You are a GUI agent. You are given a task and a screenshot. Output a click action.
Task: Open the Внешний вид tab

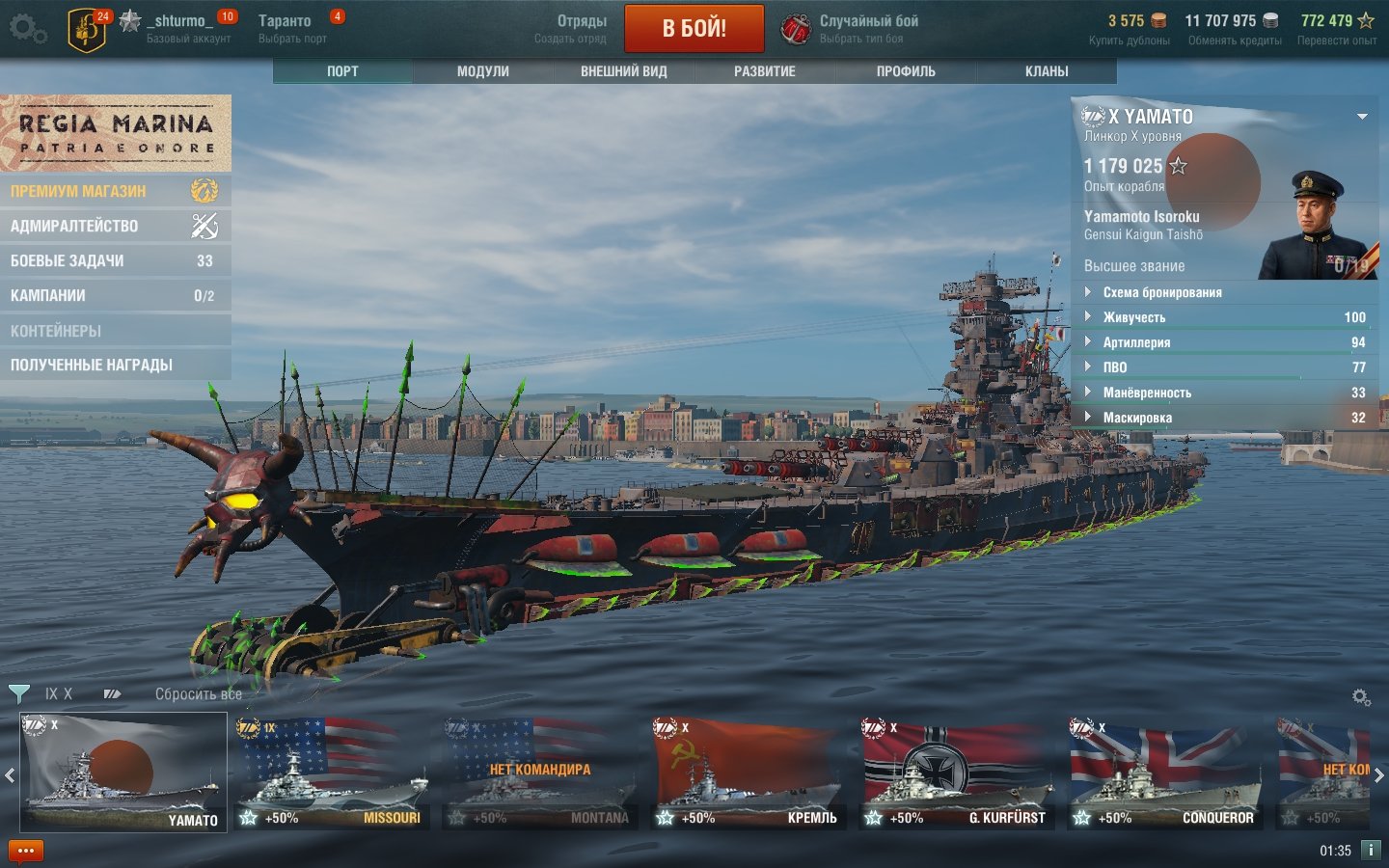click(623, 71)
